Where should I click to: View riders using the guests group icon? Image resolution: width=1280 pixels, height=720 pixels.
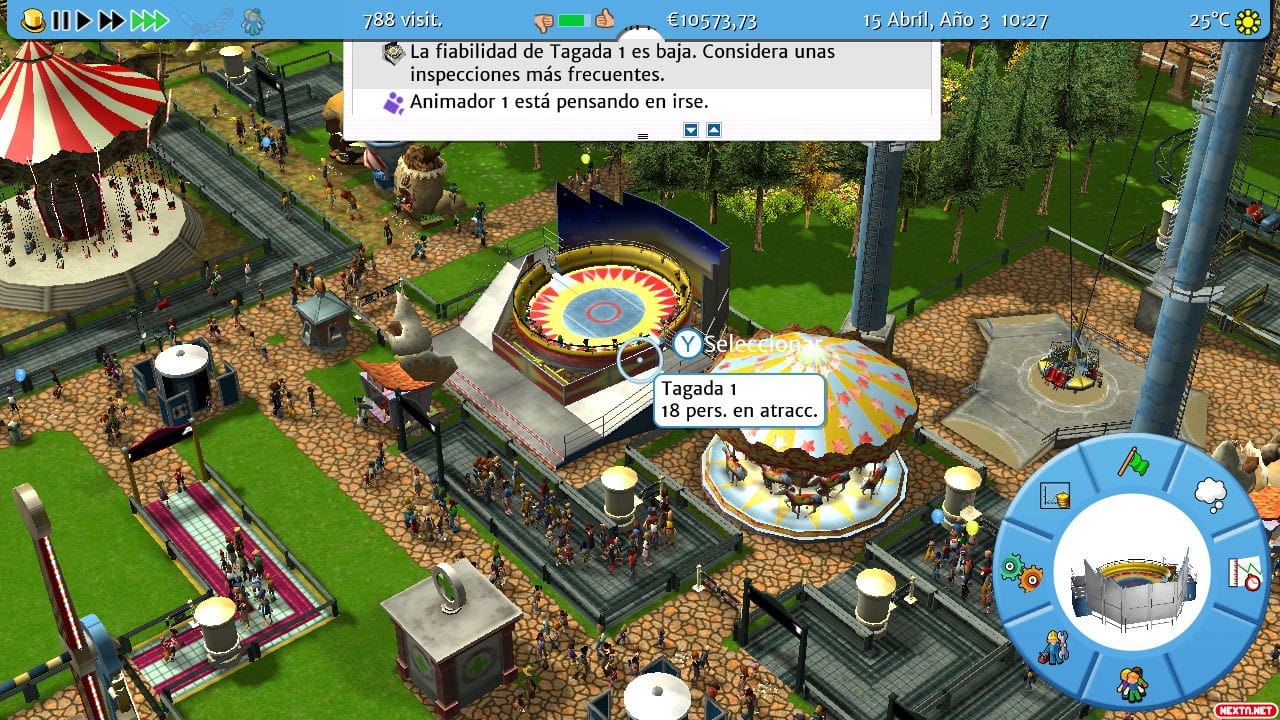point(1132,682)
